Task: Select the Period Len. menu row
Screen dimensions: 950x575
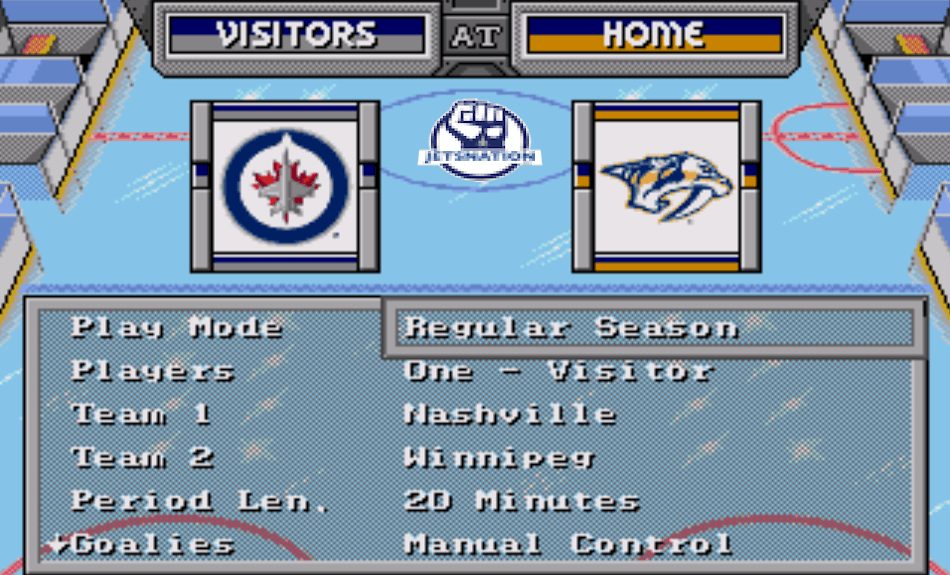Action: point(200,501)
